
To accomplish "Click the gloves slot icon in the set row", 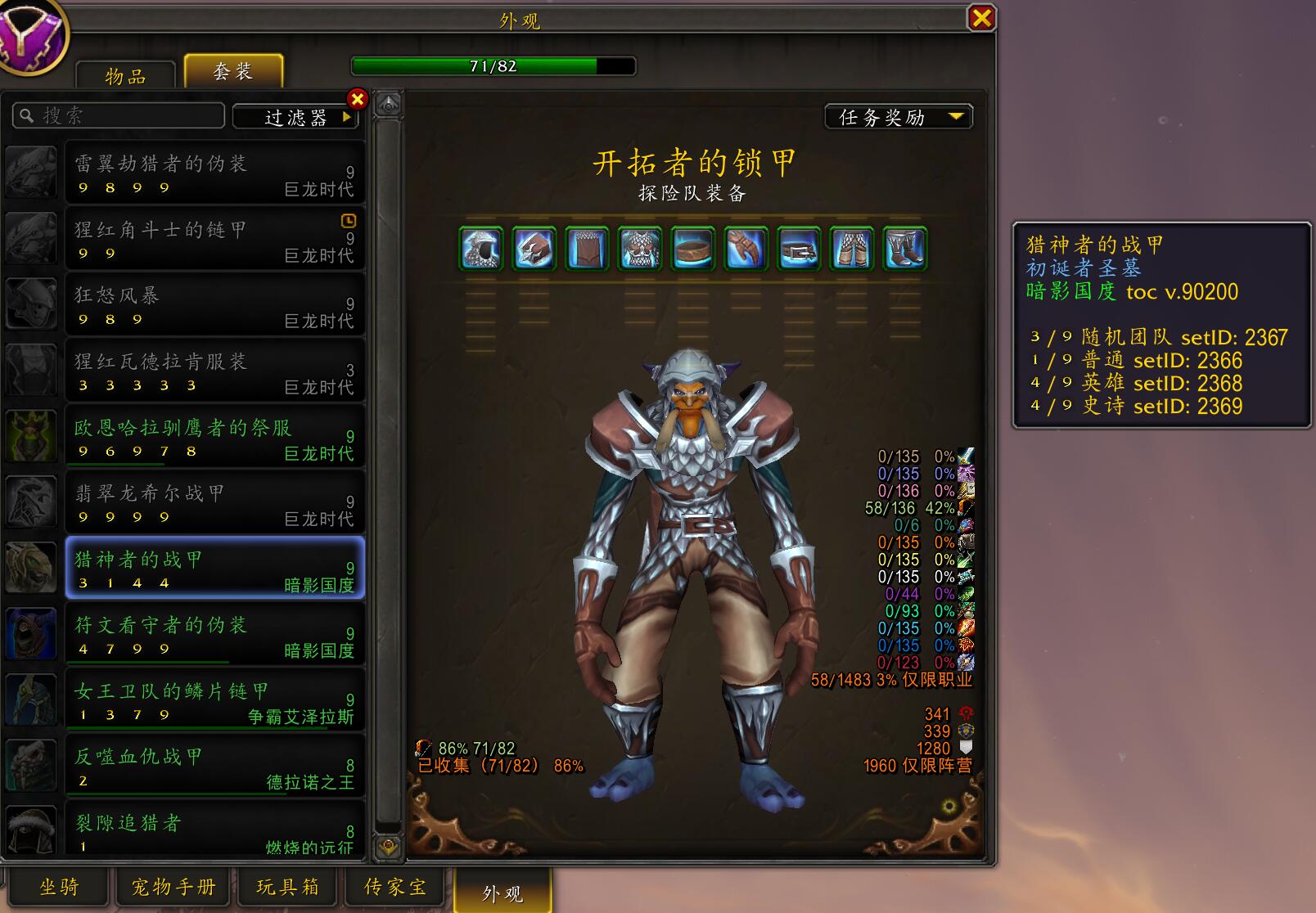I will [746, 250].
